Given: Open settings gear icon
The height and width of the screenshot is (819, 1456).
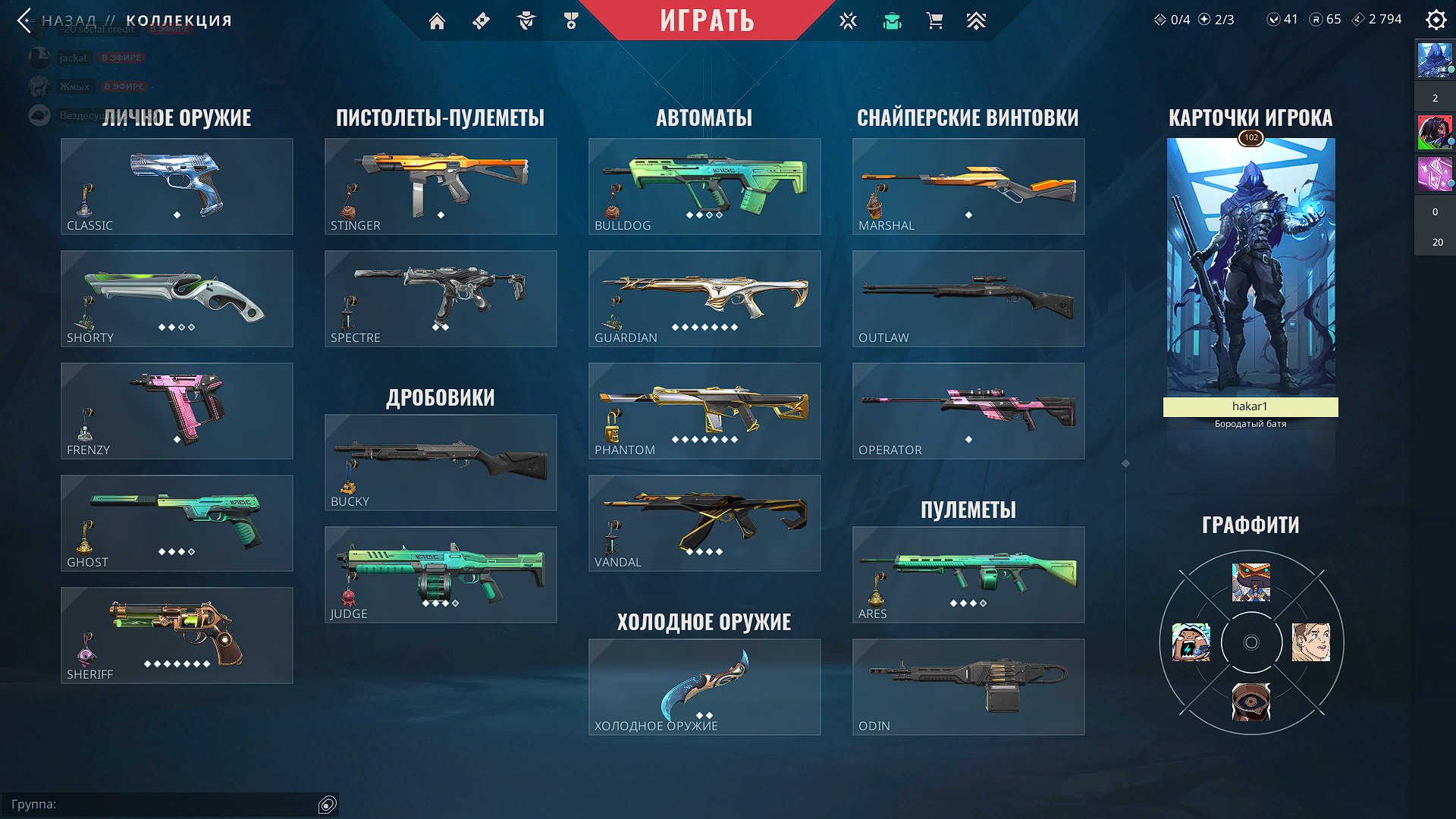Looking at the screenshot, I should point(1436,20).
